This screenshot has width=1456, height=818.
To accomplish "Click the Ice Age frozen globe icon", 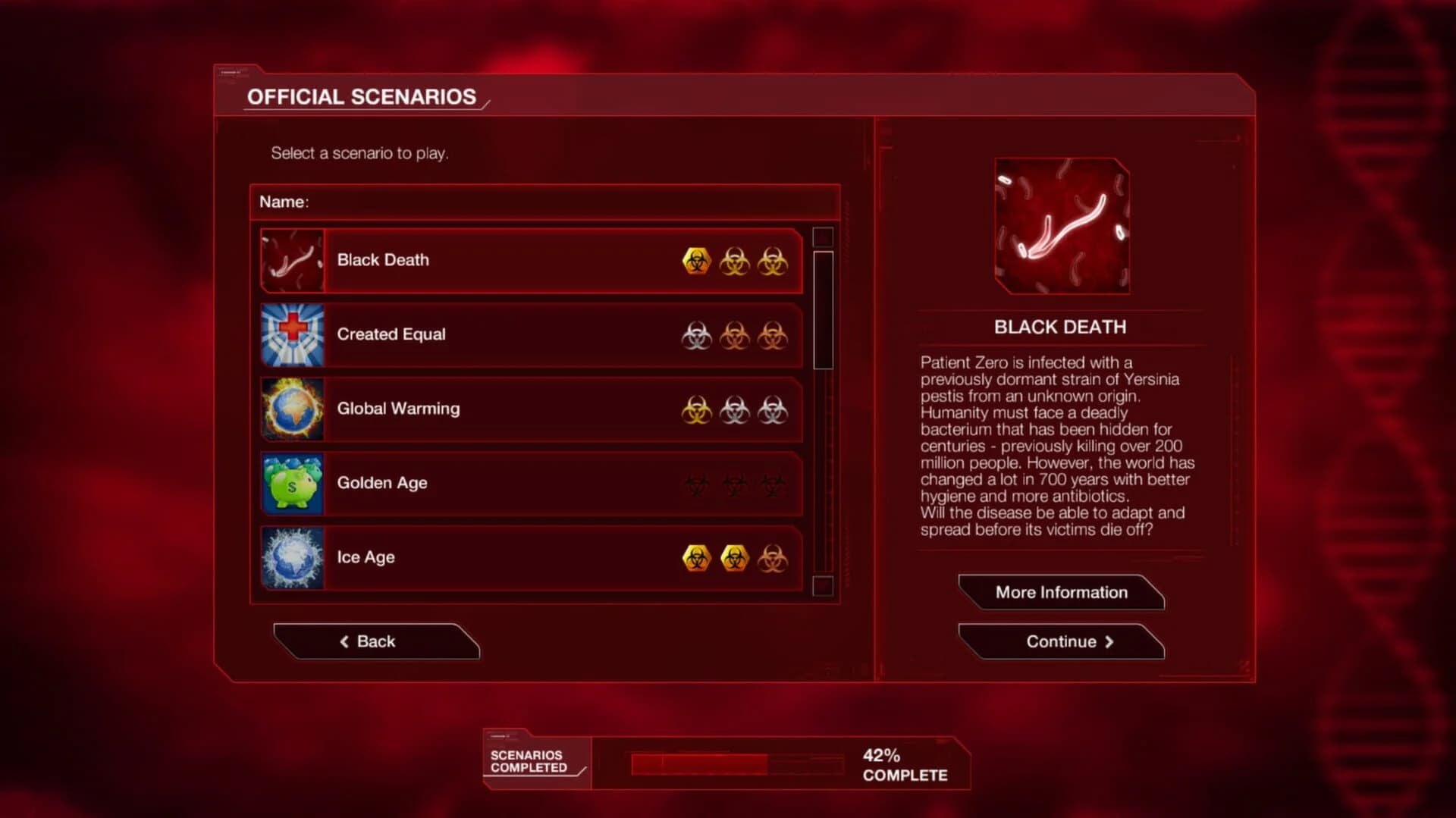I will tap(293, 557).
